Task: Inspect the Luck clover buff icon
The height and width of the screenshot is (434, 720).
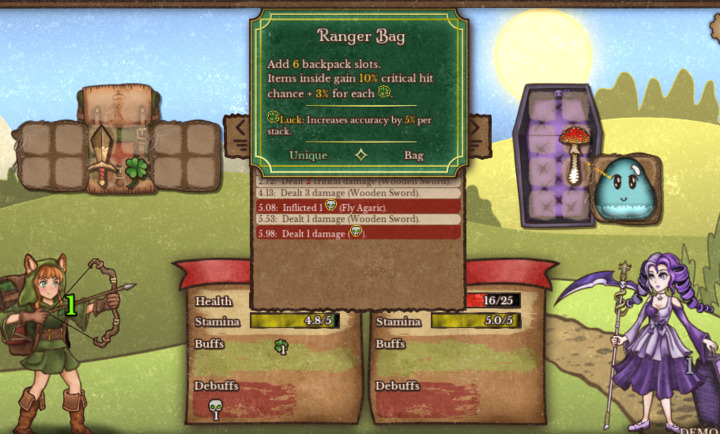Action: pos(282,347)
